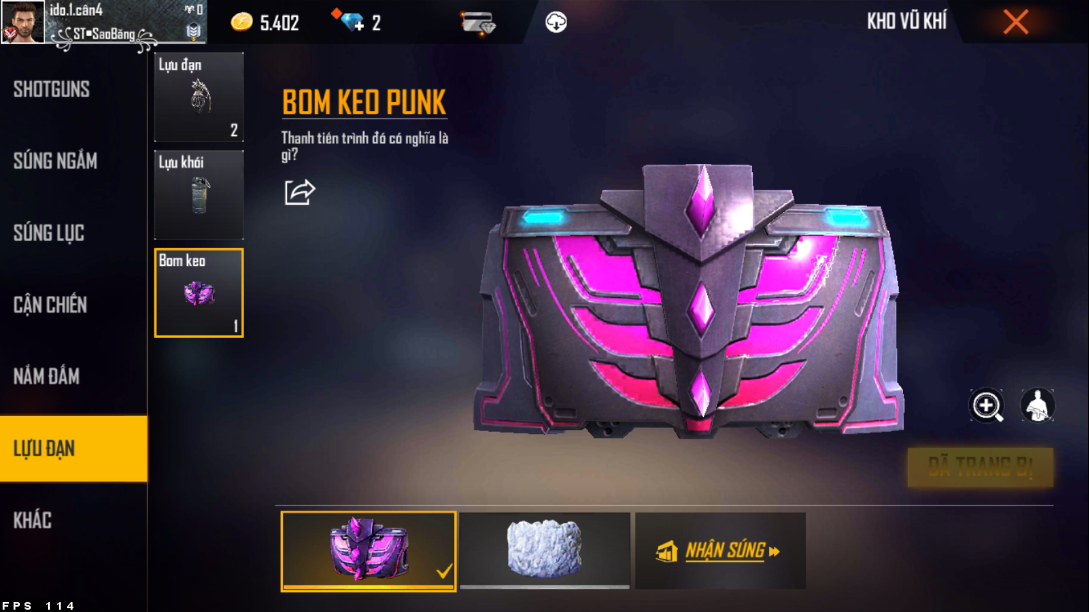Share the Bom Keo Punk skin
This screenshot has height=612, width=1089.
(x=299, y=192)
